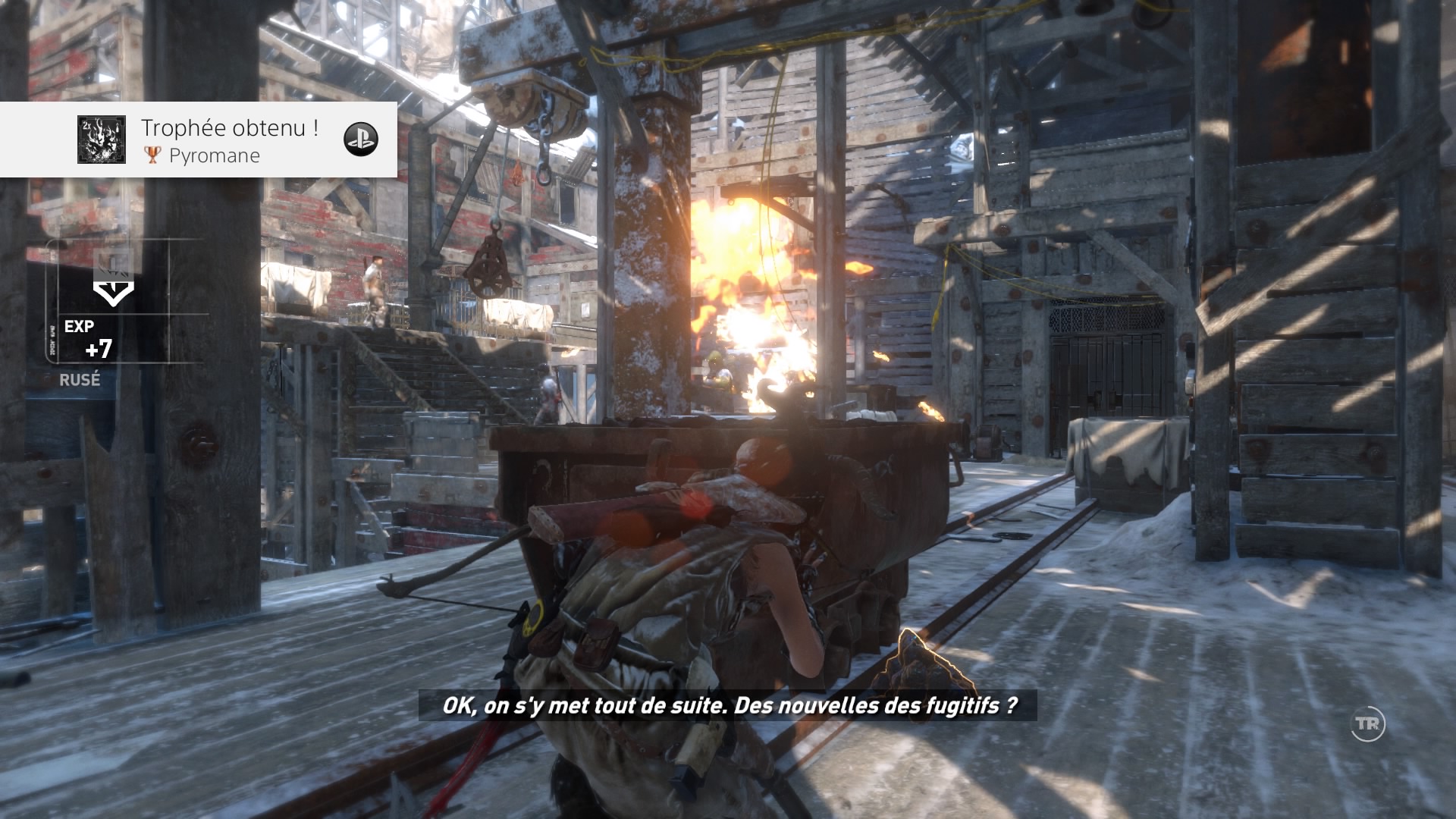Click the TR logo badge

(x=1368, y=724)
